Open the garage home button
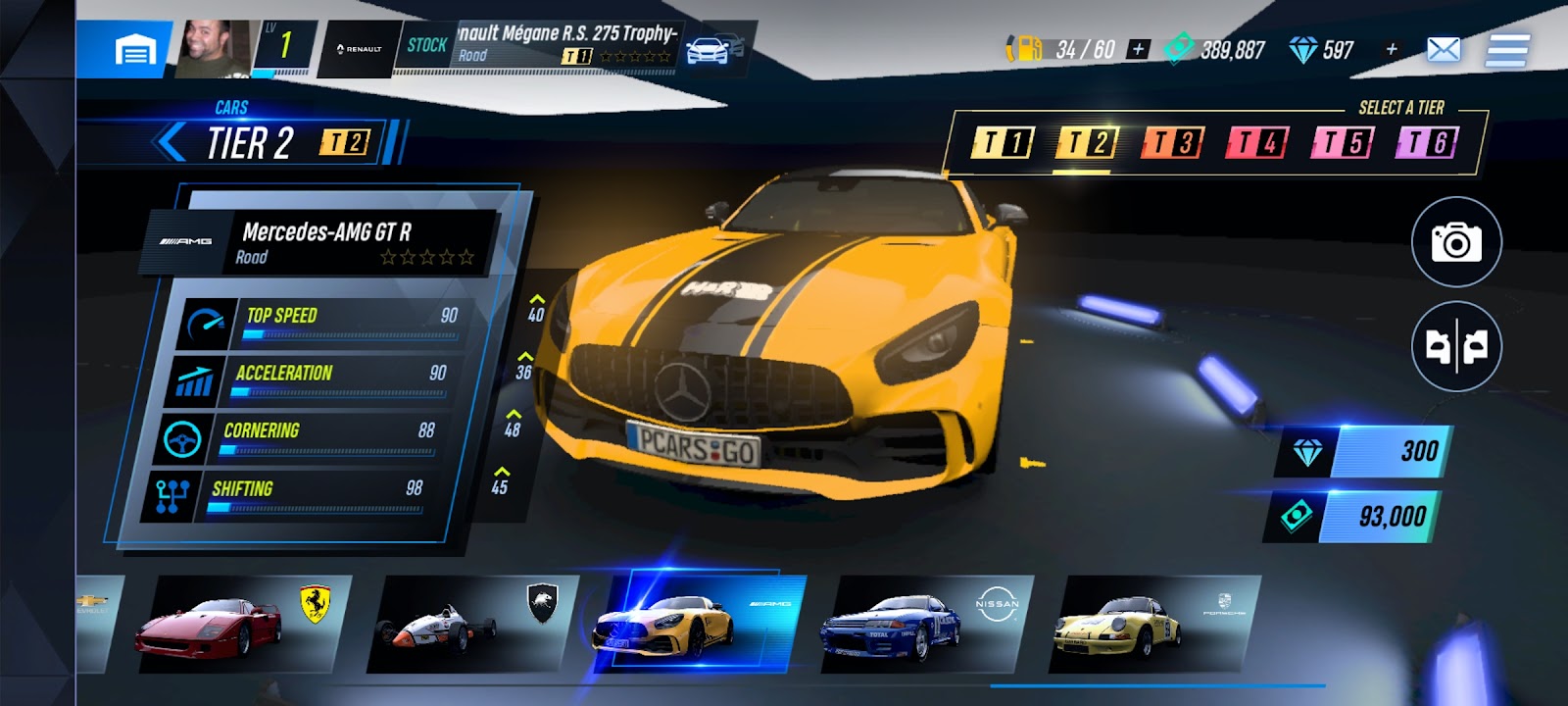Viewport: 1568px width, 706px height. tap(134, 49)
